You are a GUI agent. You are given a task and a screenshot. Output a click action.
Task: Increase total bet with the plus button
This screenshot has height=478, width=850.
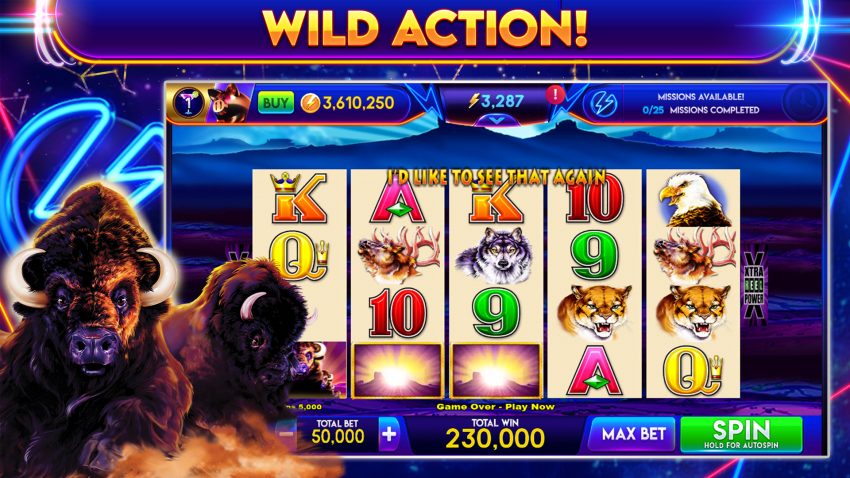point(389,435)
